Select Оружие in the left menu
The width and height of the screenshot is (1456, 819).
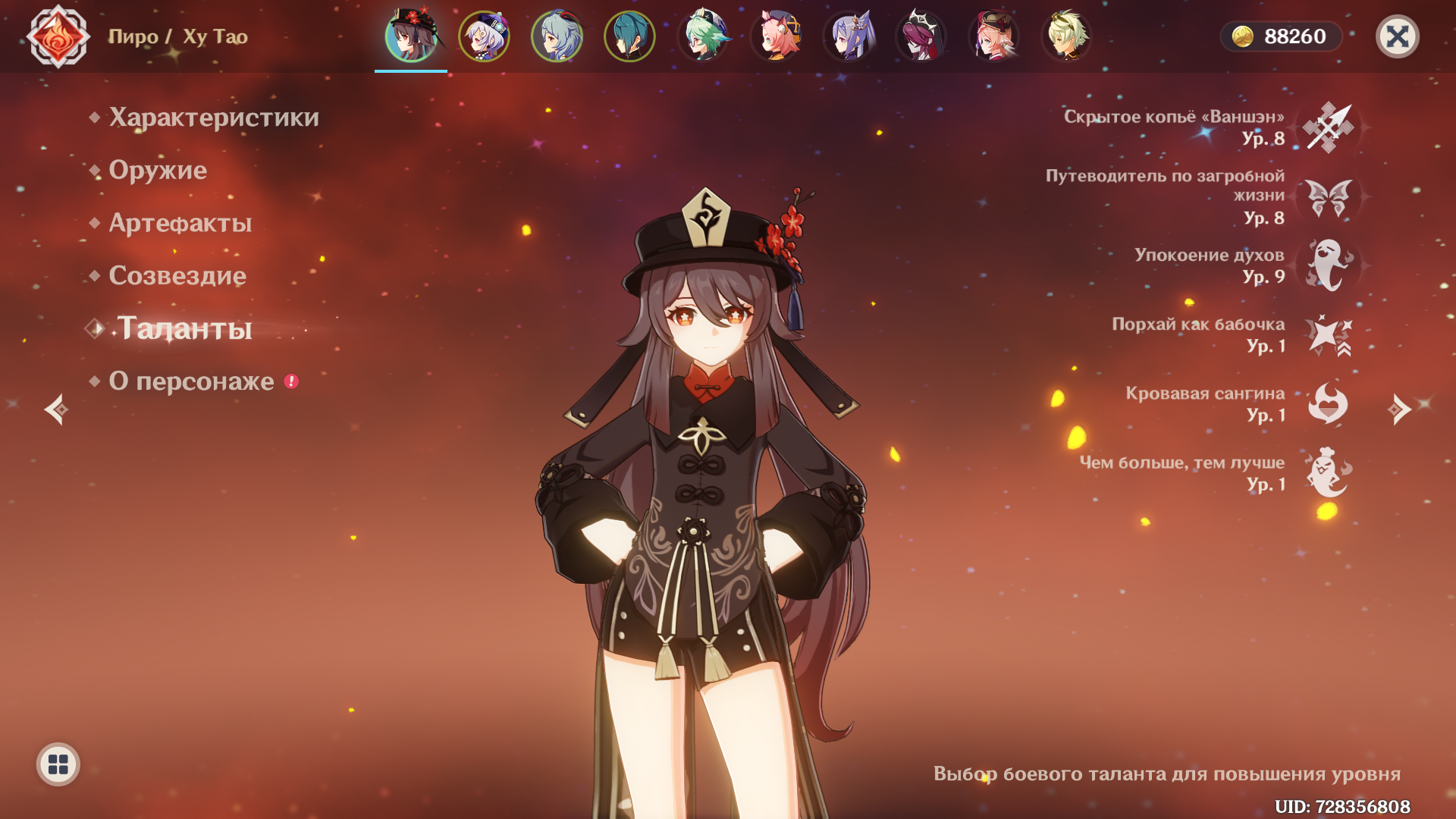click(158, 171)
